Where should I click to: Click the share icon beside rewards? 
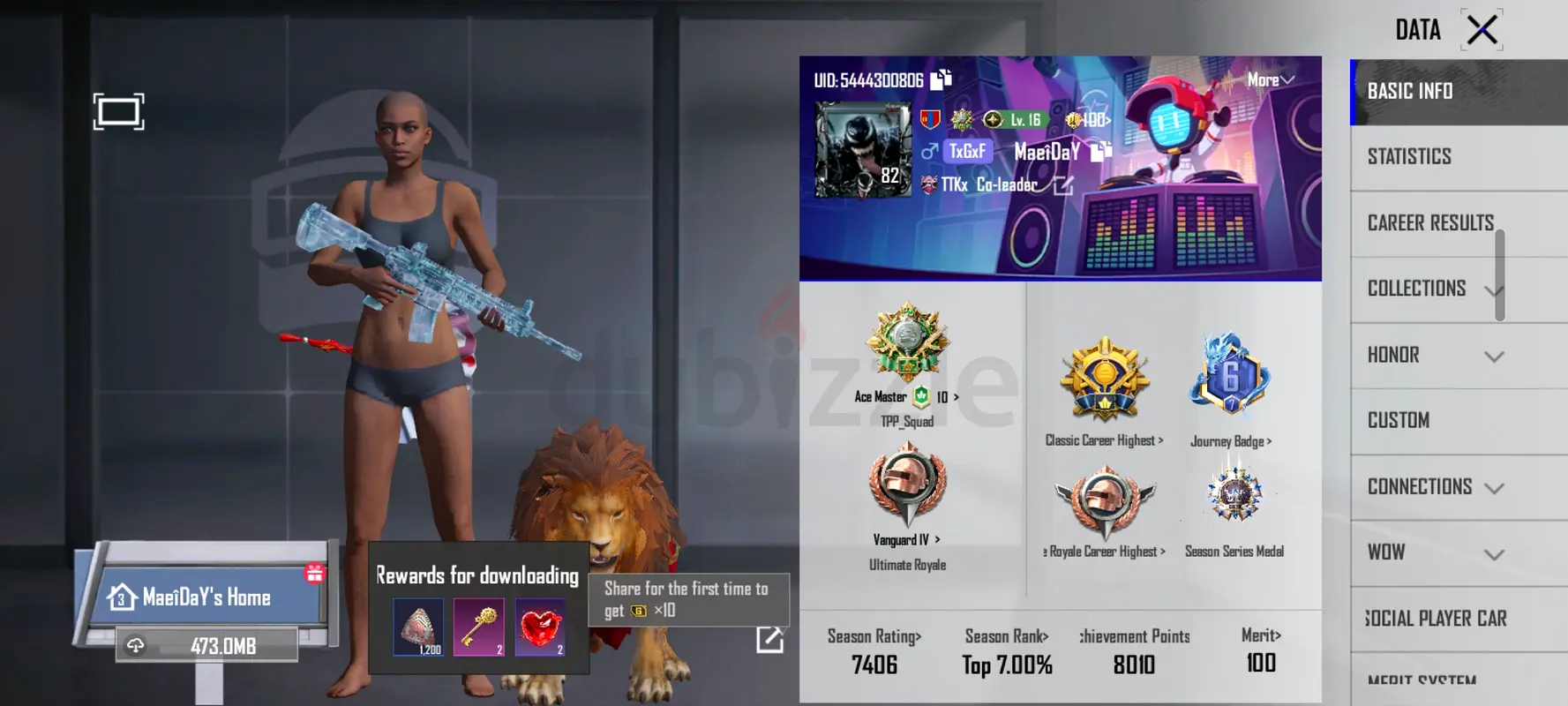click(769, 640)
